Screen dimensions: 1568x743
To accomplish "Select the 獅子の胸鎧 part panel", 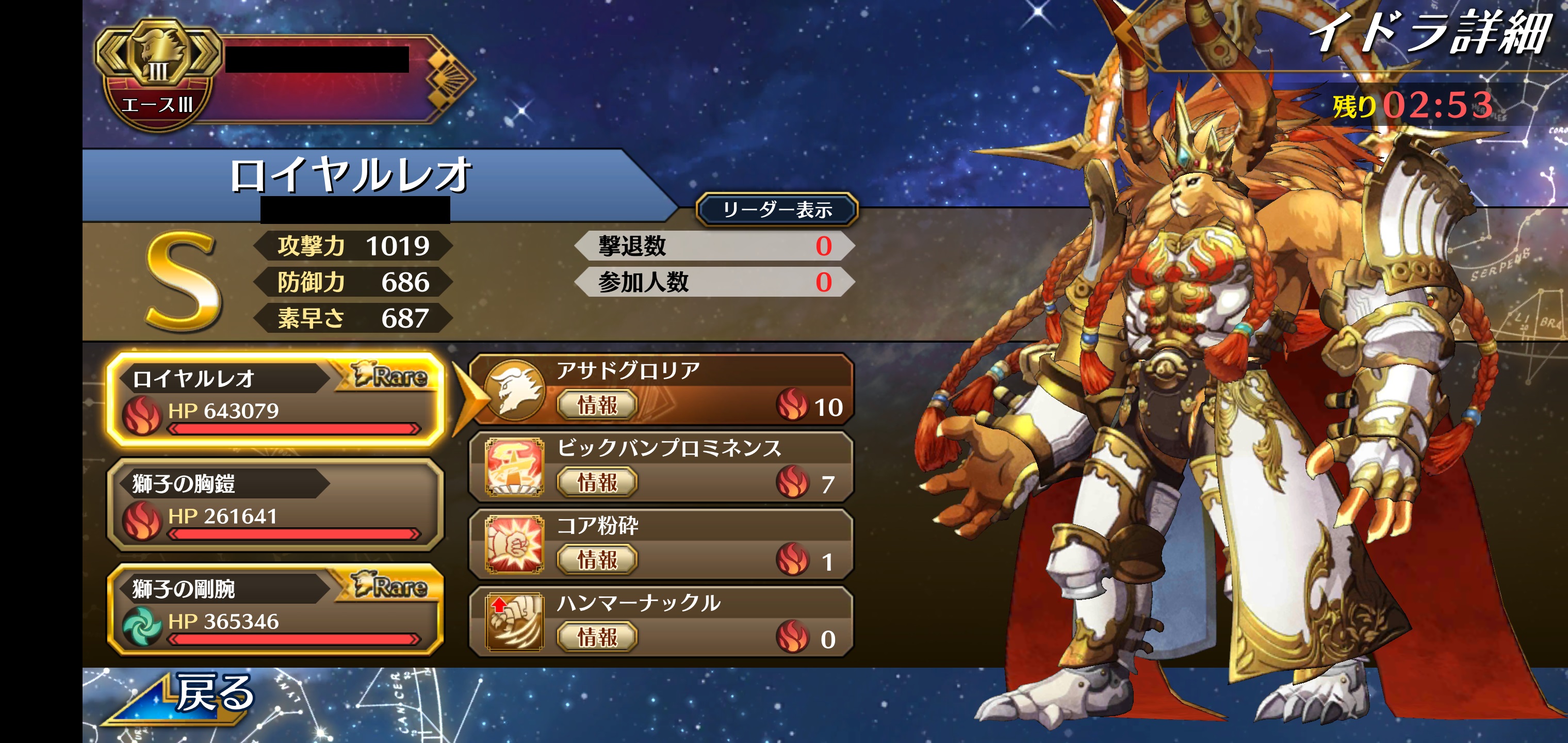I will pos(275,504).
